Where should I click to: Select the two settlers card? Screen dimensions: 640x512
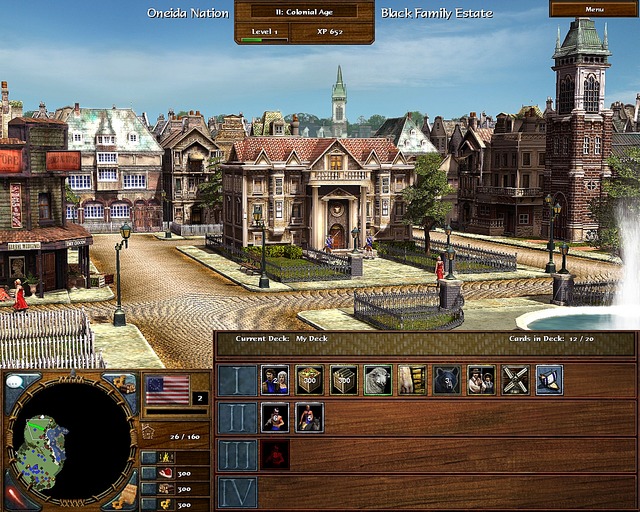(x=275, y=380)
